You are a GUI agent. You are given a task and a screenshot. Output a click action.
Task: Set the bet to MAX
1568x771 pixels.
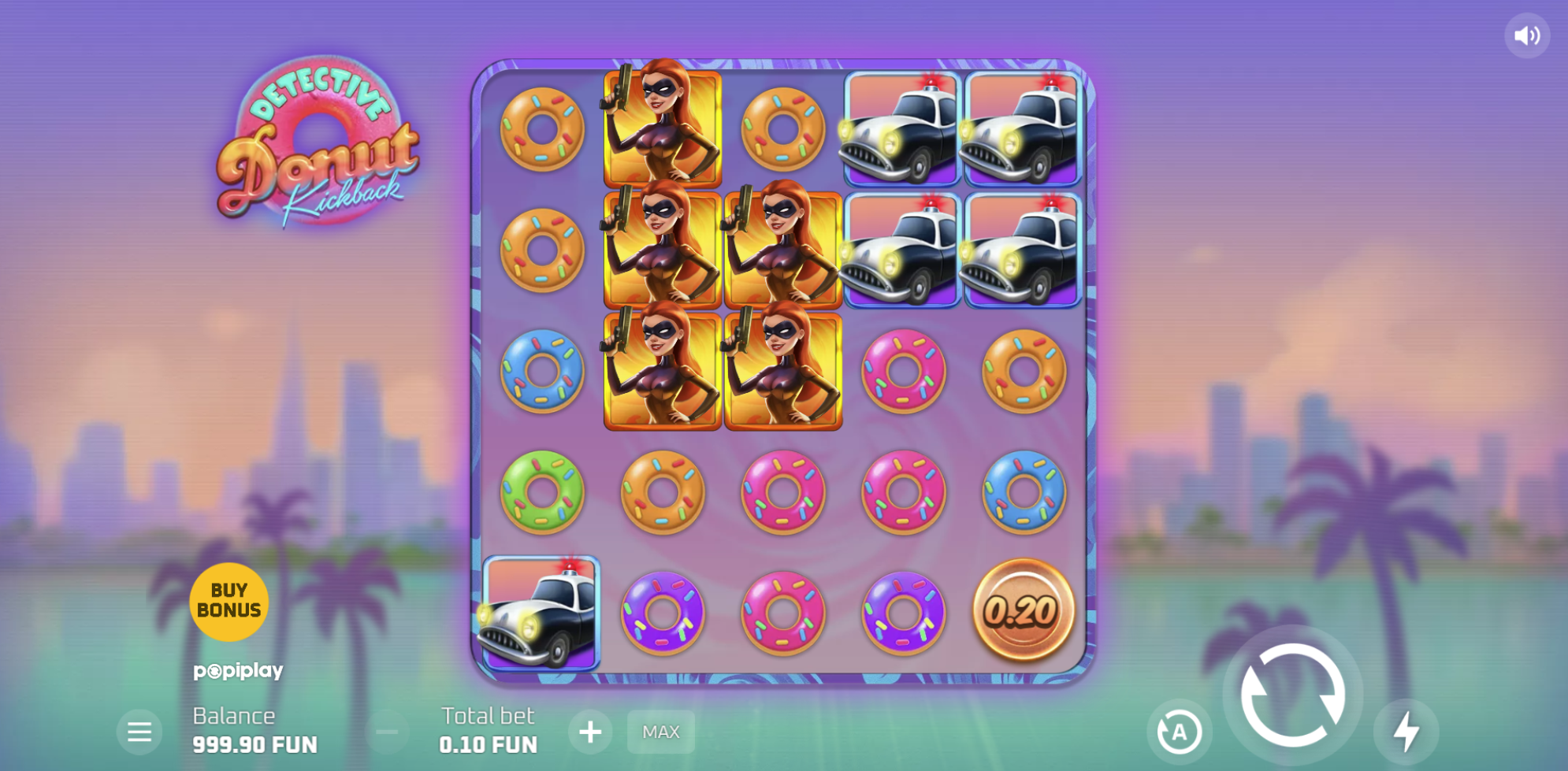pyautogui.click(x=660, y=732)
